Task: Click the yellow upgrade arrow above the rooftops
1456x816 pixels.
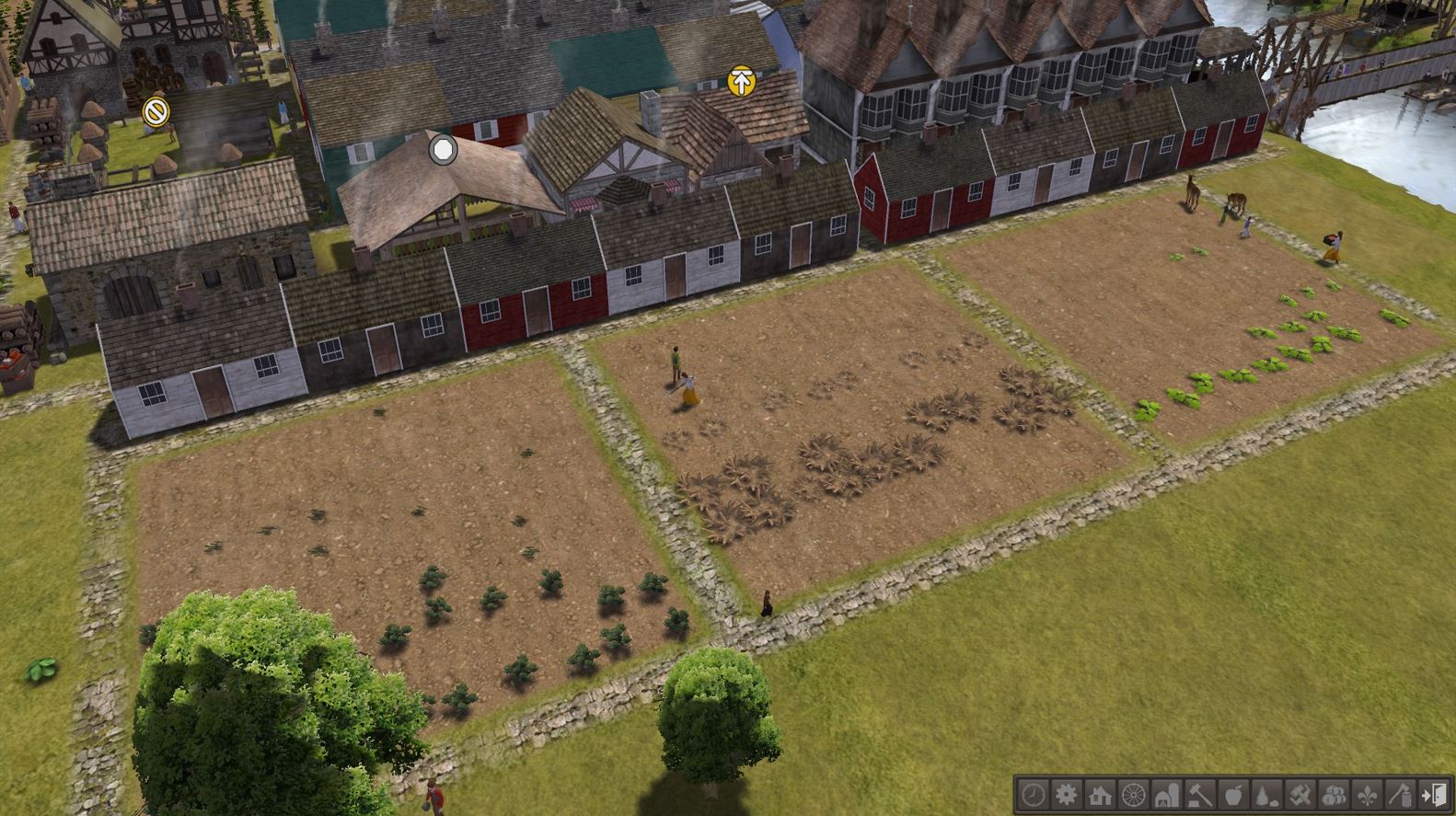Action: (x=740, y=82)
